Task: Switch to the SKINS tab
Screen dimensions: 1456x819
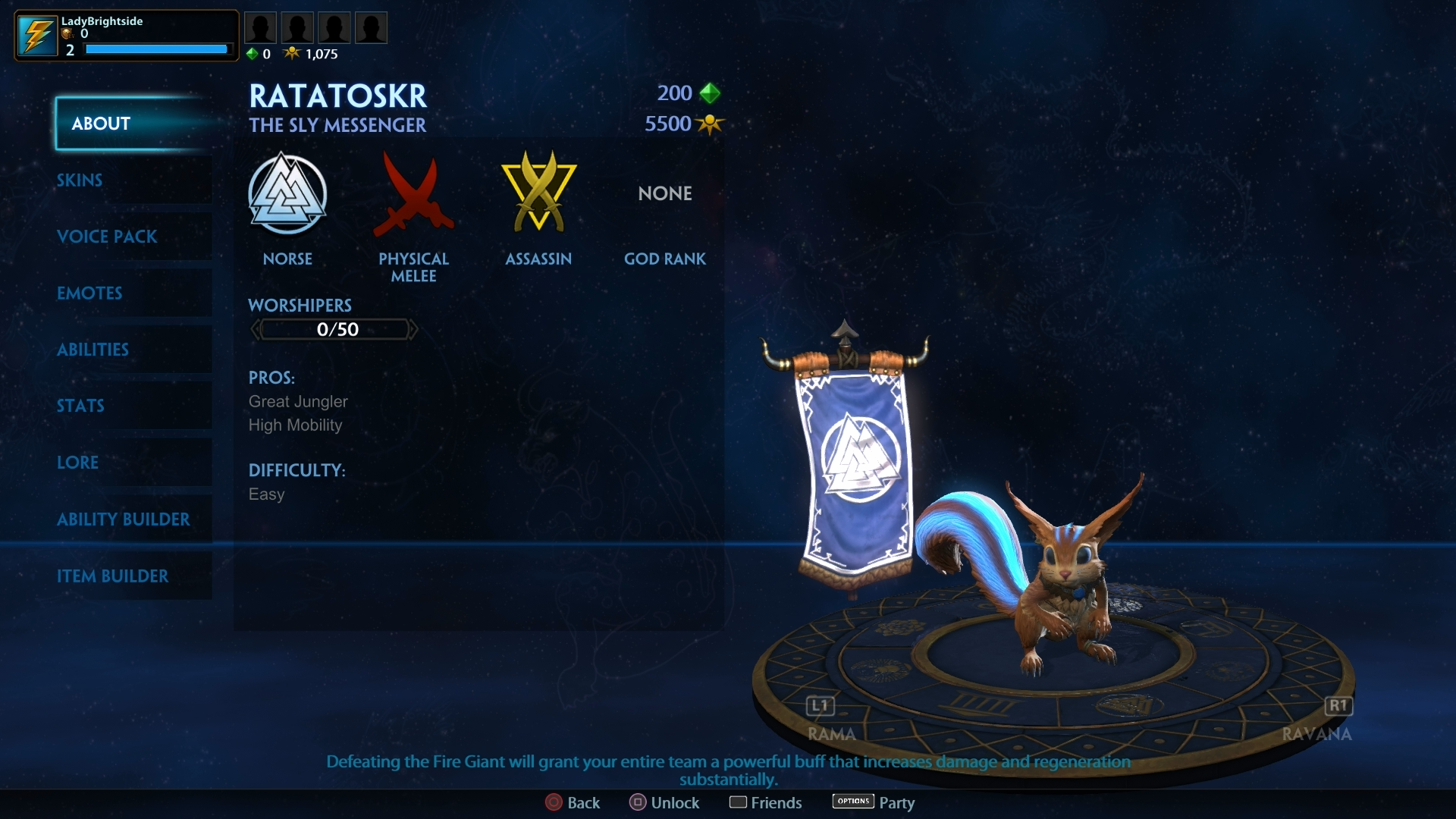Action: coord(79,180)
